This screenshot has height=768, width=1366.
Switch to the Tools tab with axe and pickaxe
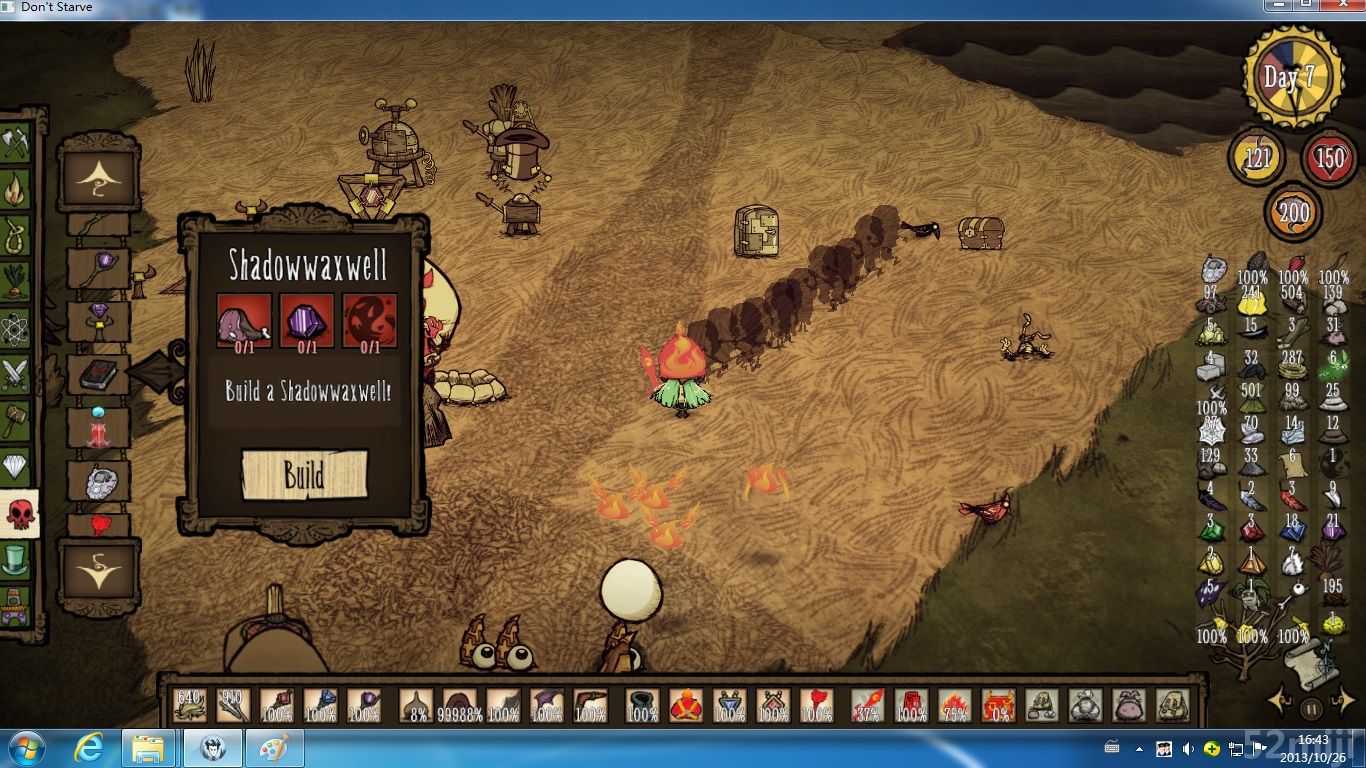(15, 142)
